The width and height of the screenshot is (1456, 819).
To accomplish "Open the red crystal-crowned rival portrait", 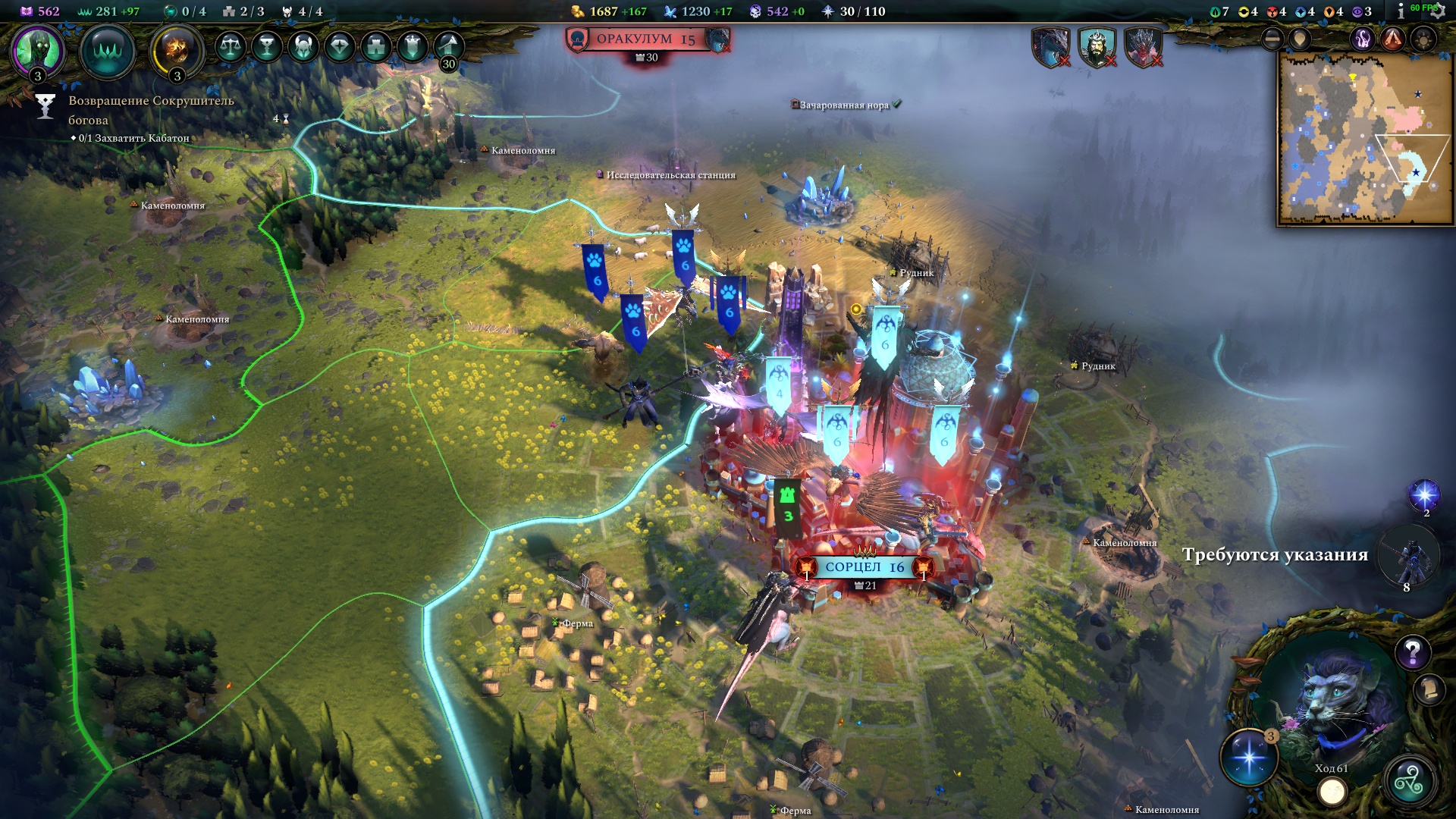I will 1143,47.
